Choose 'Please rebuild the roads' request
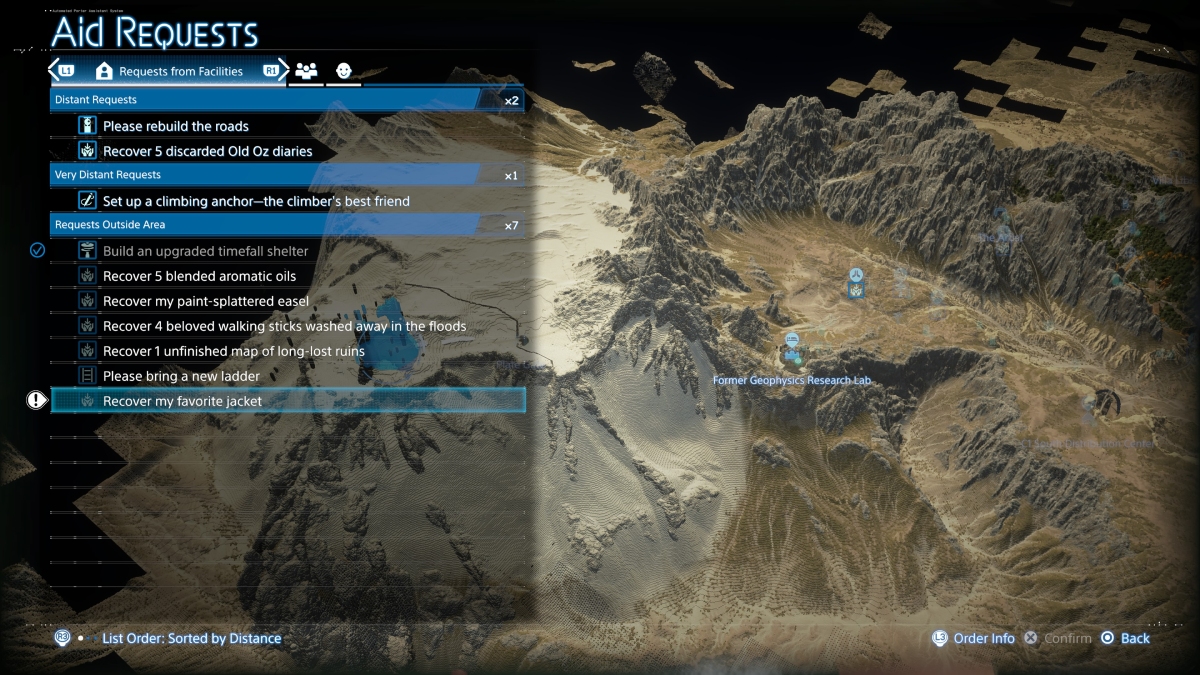The image size is (1200, 675). pyautogui.click(x=176, y=126)
